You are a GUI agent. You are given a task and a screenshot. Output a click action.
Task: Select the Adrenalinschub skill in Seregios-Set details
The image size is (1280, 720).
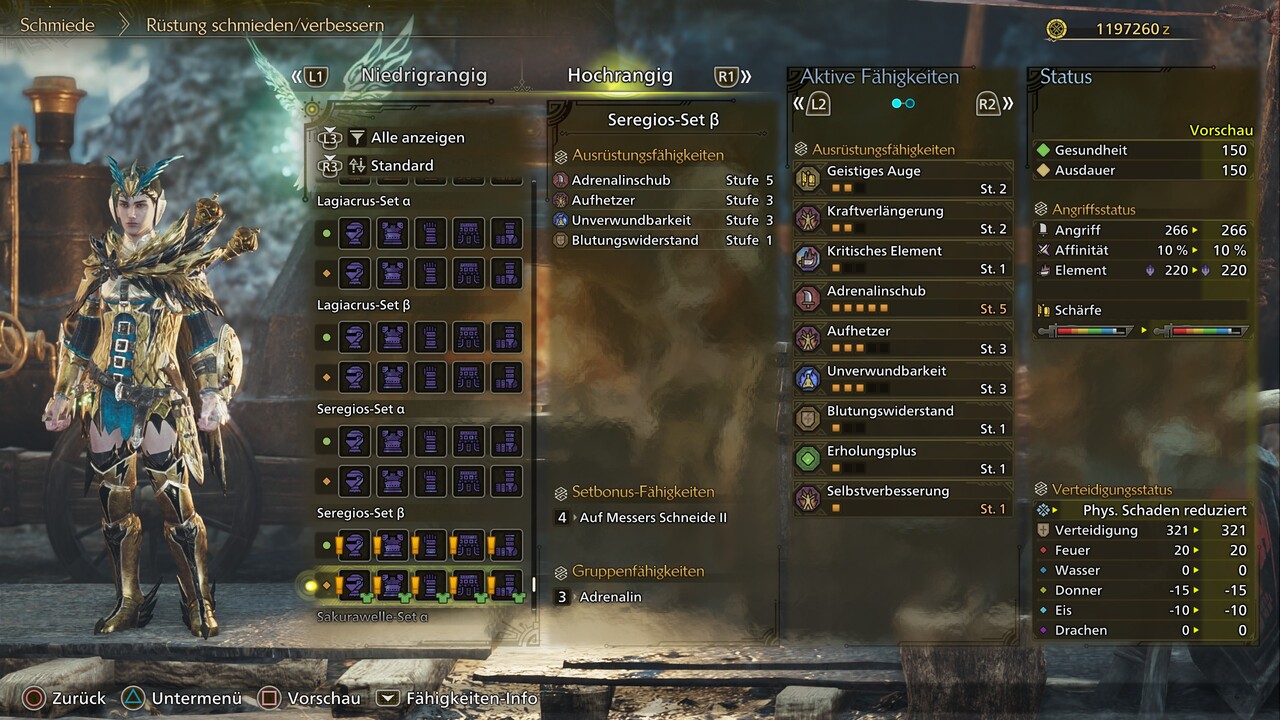[x=621, y=180]
